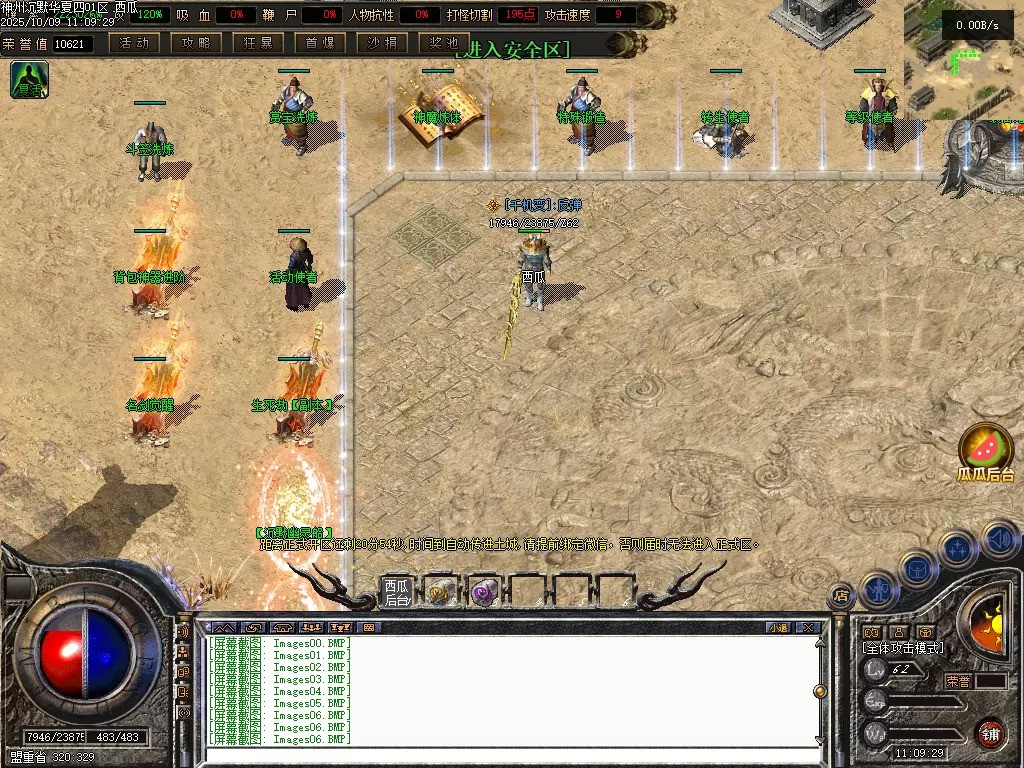Open the bag inventory round button
The height and width of the screenshot is (768, 1024).
916,569
